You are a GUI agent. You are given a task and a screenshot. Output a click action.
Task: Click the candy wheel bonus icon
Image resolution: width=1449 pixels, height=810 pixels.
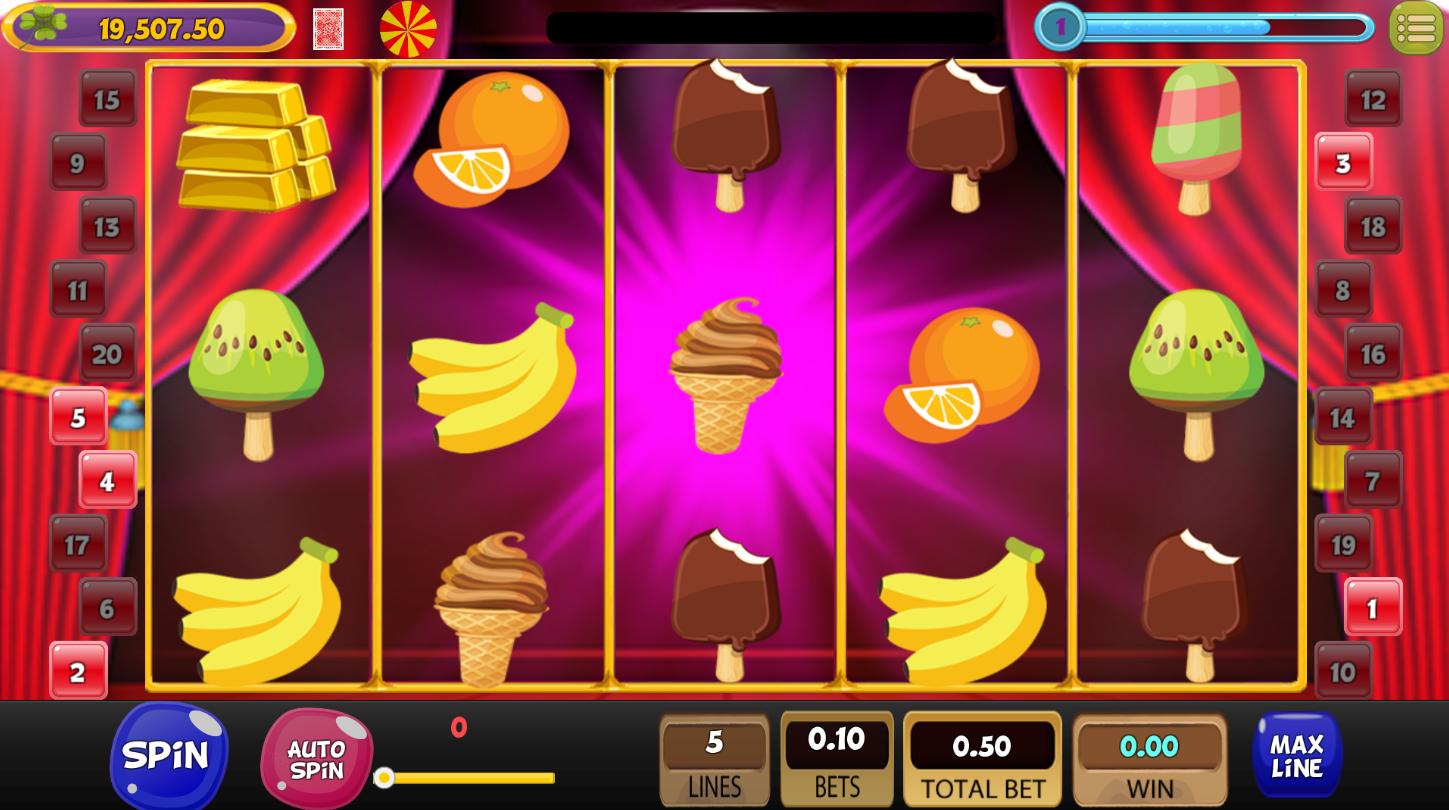(x=407, y=28)
